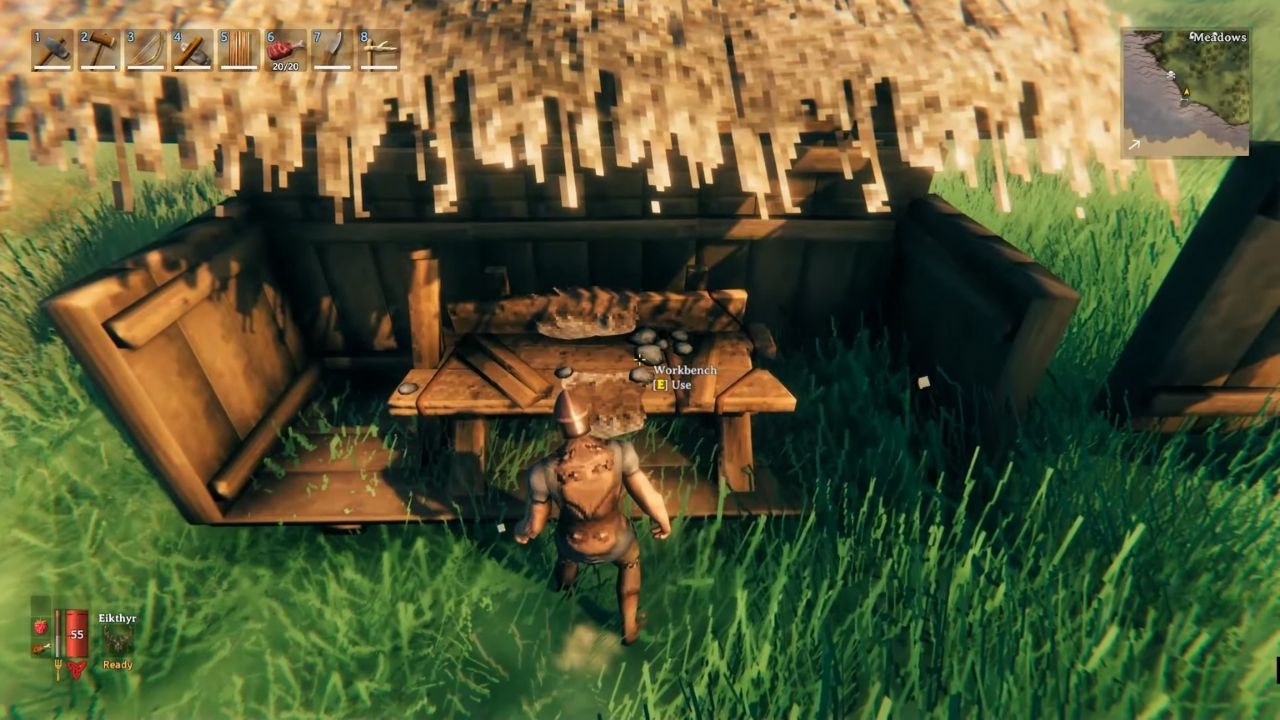Click the crosshair over the workbench
The width and height of the screenshot is (1280, 720).
click(638, 356)
